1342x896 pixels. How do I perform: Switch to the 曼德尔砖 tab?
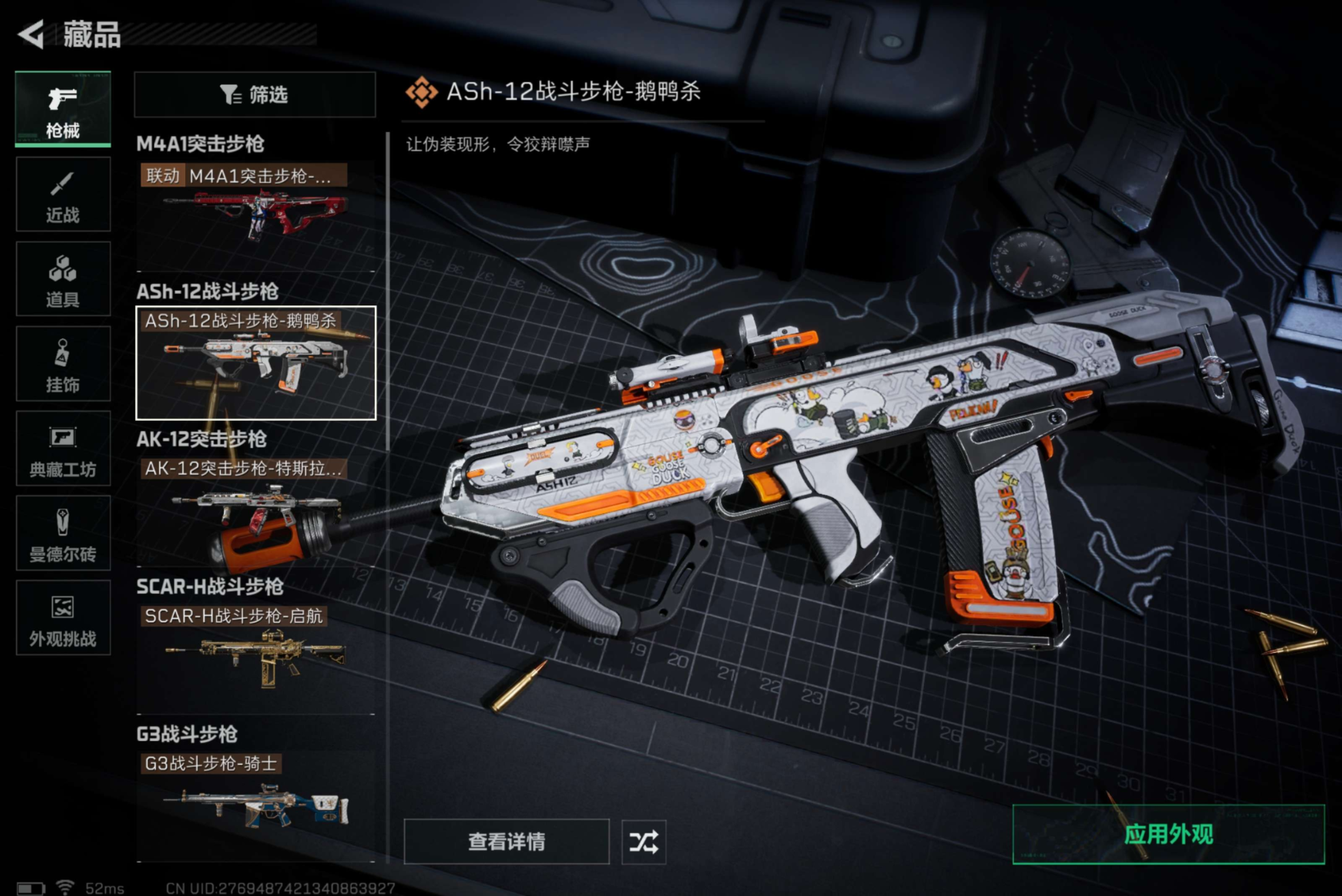tap(63, 533)
